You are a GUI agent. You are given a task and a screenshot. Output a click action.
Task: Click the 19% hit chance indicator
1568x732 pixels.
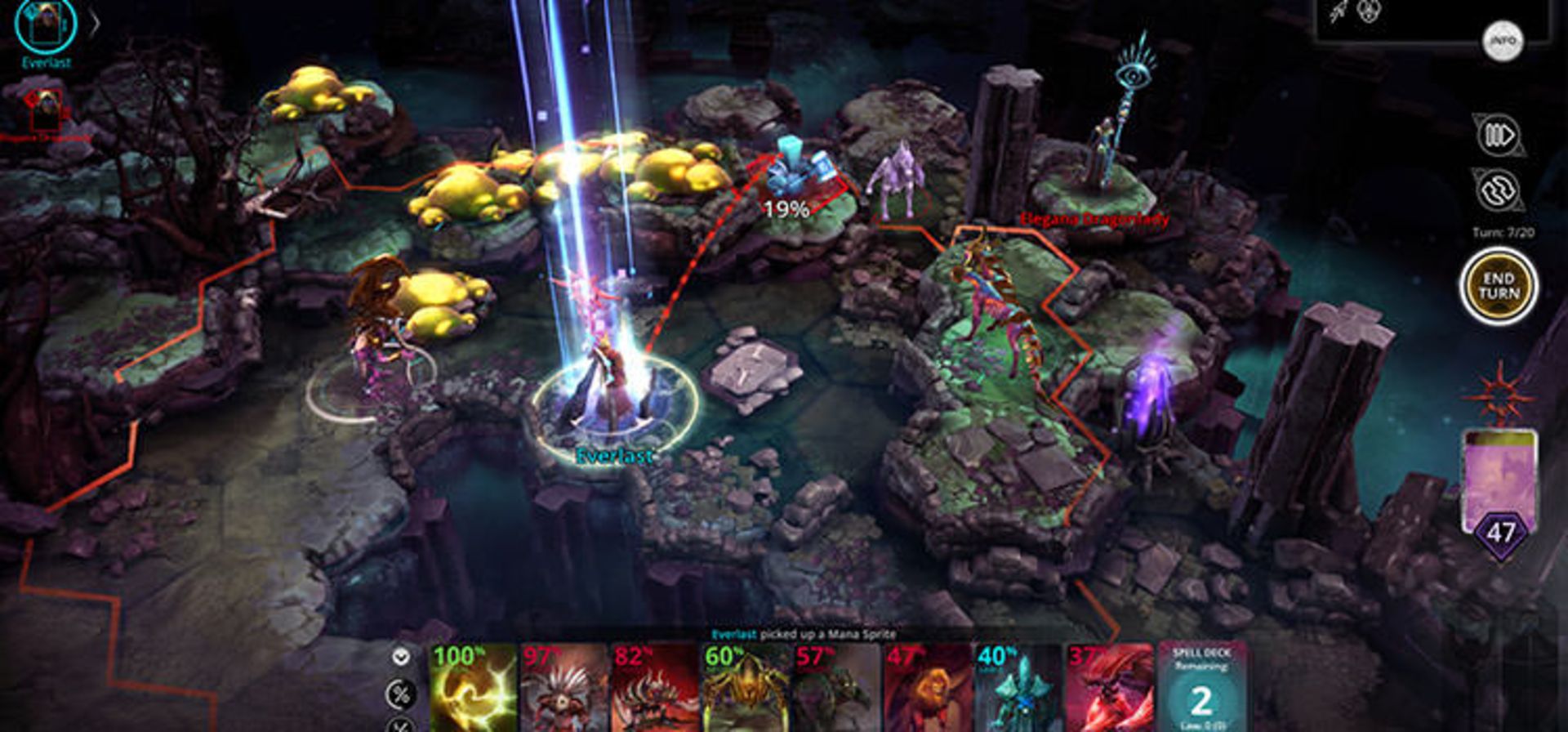tap(786, 210)
